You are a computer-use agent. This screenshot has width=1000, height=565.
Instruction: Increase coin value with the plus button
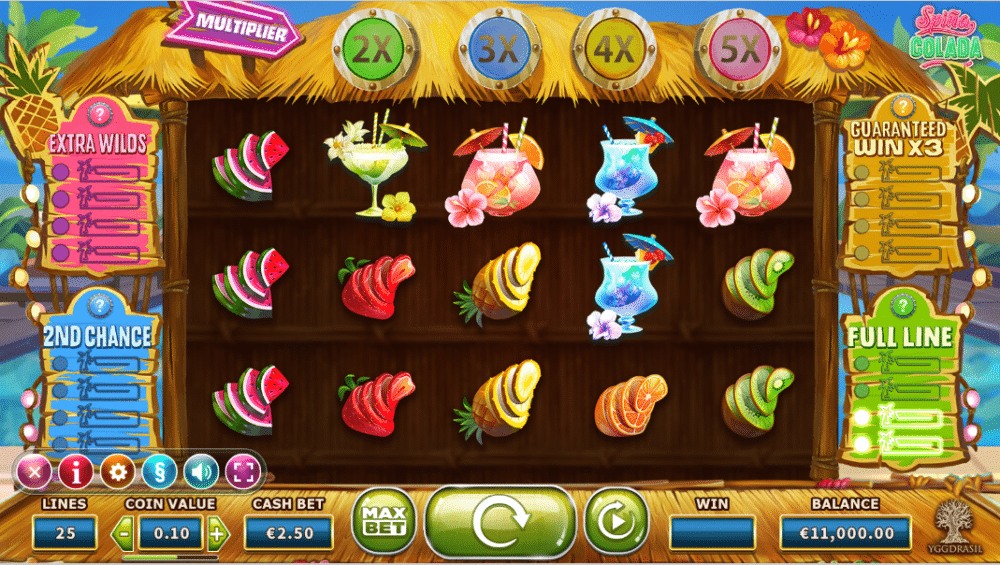(217, 533)
